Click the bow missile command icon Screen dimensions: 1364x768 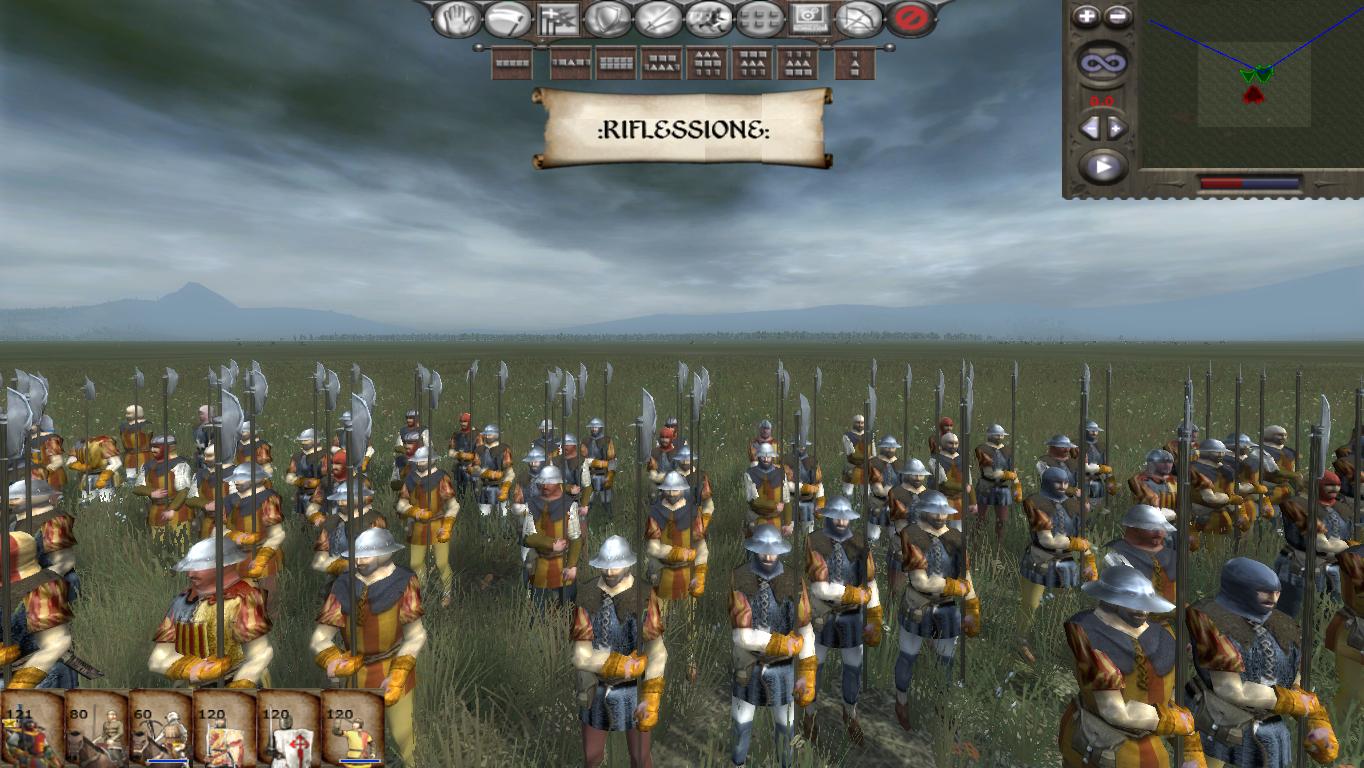point(856,18)
